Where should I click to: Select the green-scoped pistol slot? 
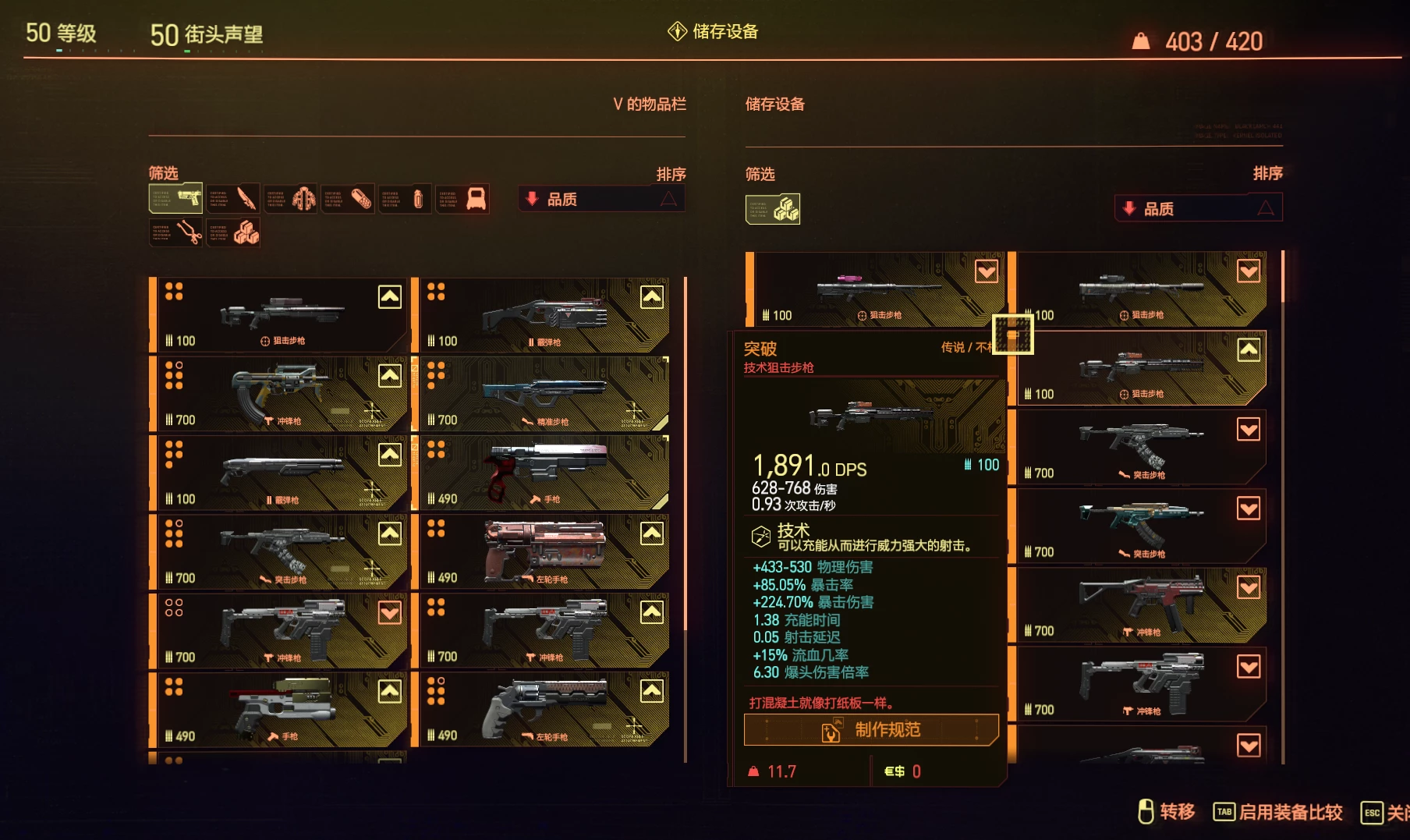click(x=279, y=710)
